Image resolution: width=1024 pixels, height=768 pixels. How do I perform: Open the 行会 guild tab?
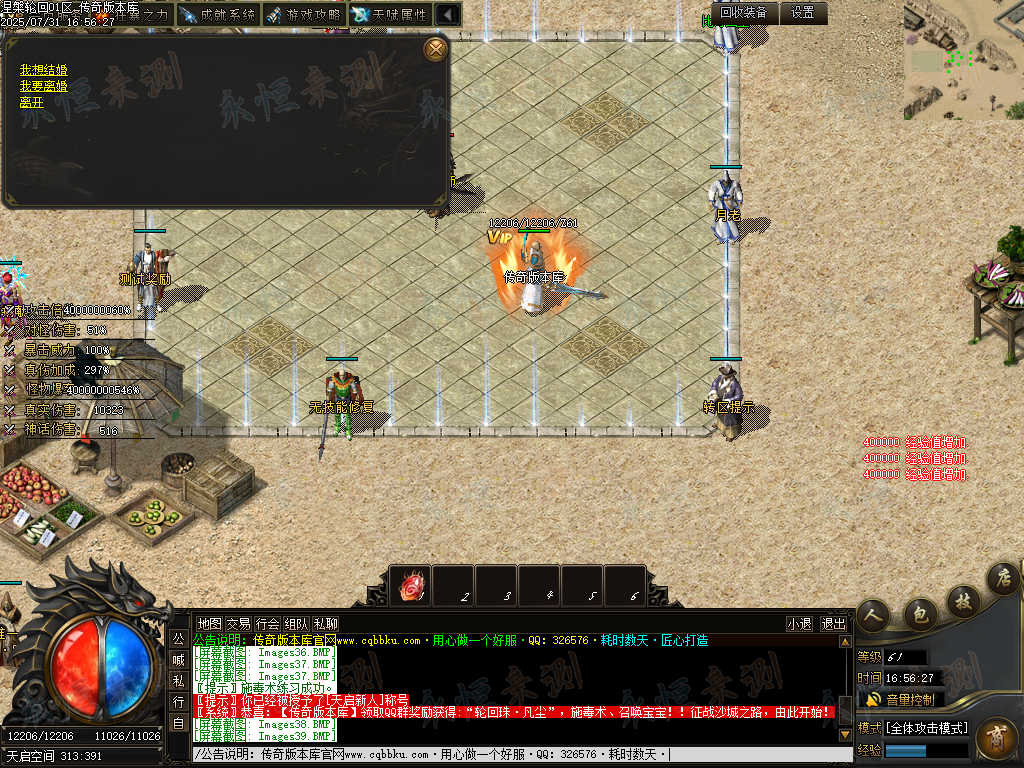[x=267, y=623]
